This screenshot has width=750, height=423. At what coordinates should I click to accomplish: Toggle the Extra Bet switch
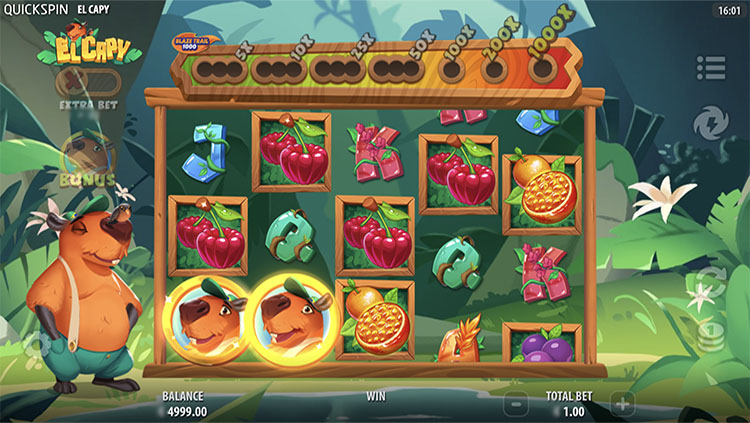coord(88,82)
